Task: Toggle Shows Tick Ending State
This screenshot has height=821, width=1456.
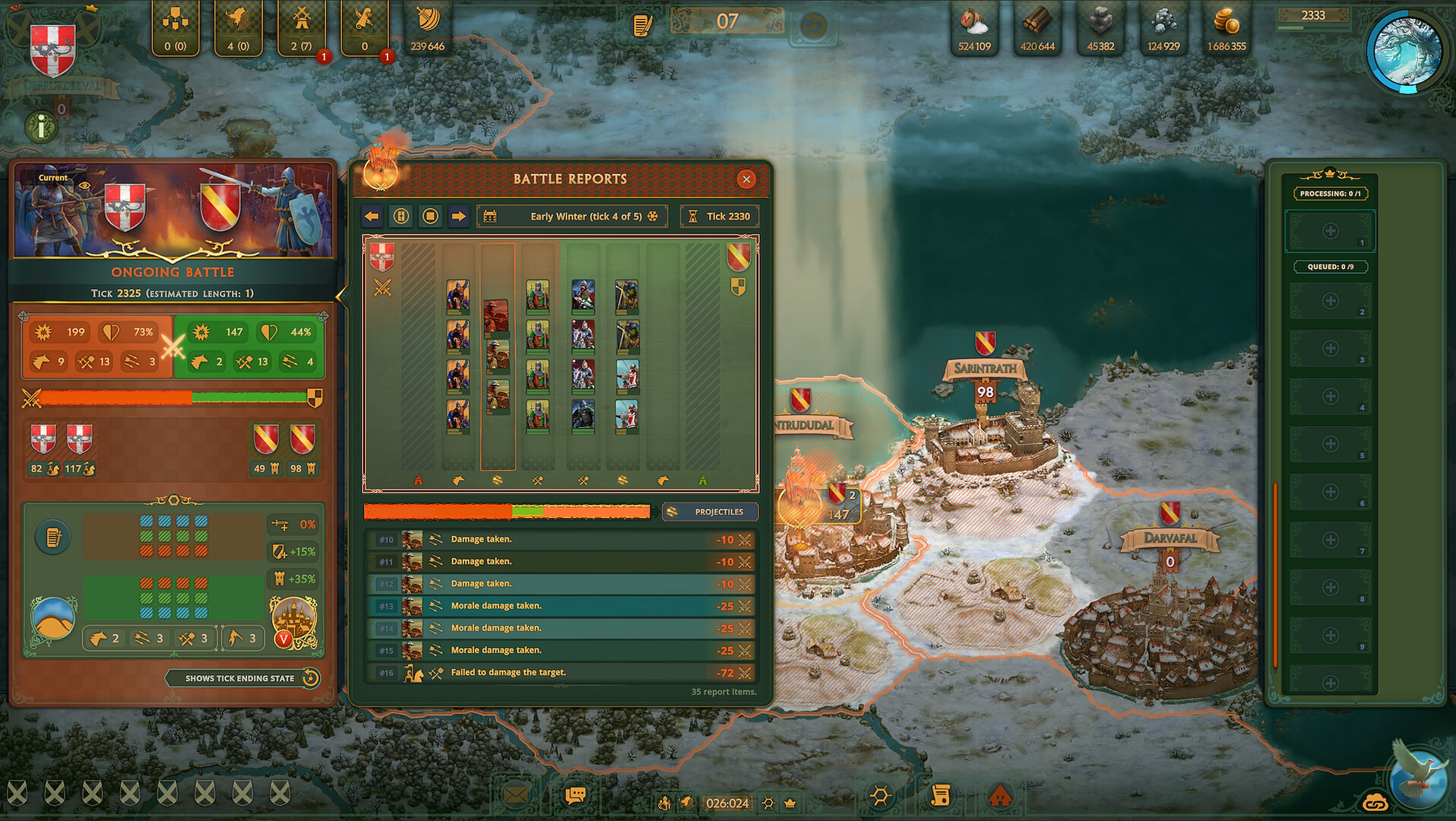Action: click(x=239, y=678)
